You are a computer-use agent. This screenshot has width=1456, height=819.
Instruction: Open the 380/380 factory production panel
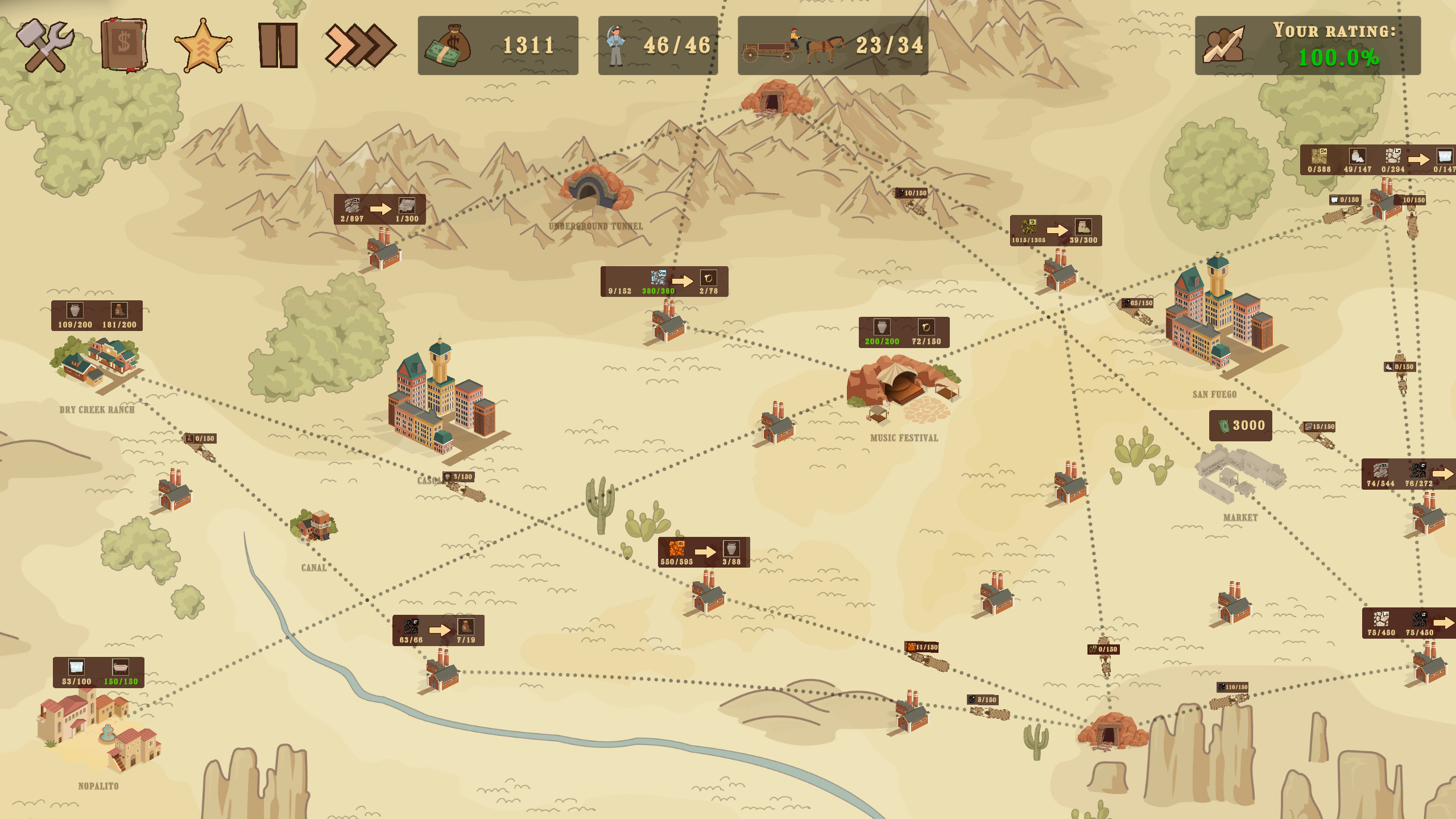coord(664,282)
